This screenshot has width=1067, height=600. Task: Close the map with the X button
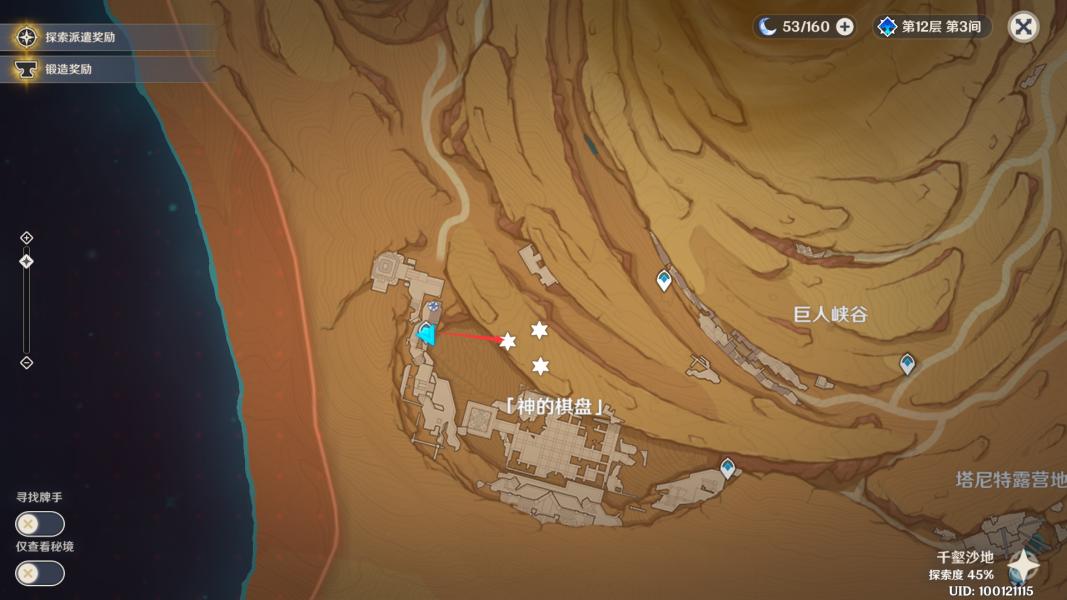[1023, 27]
